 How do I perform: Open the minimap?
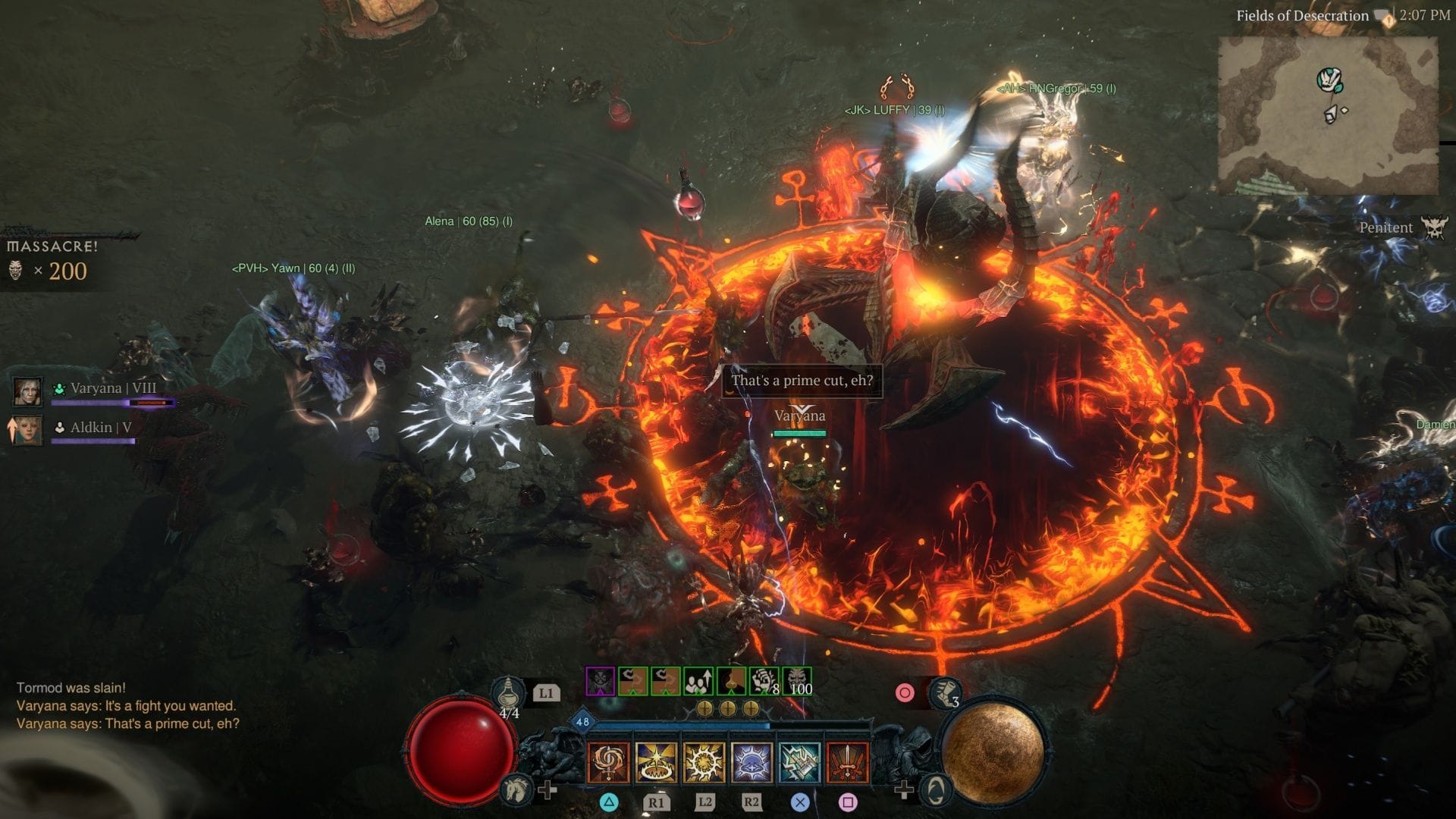click(1327, 115)
